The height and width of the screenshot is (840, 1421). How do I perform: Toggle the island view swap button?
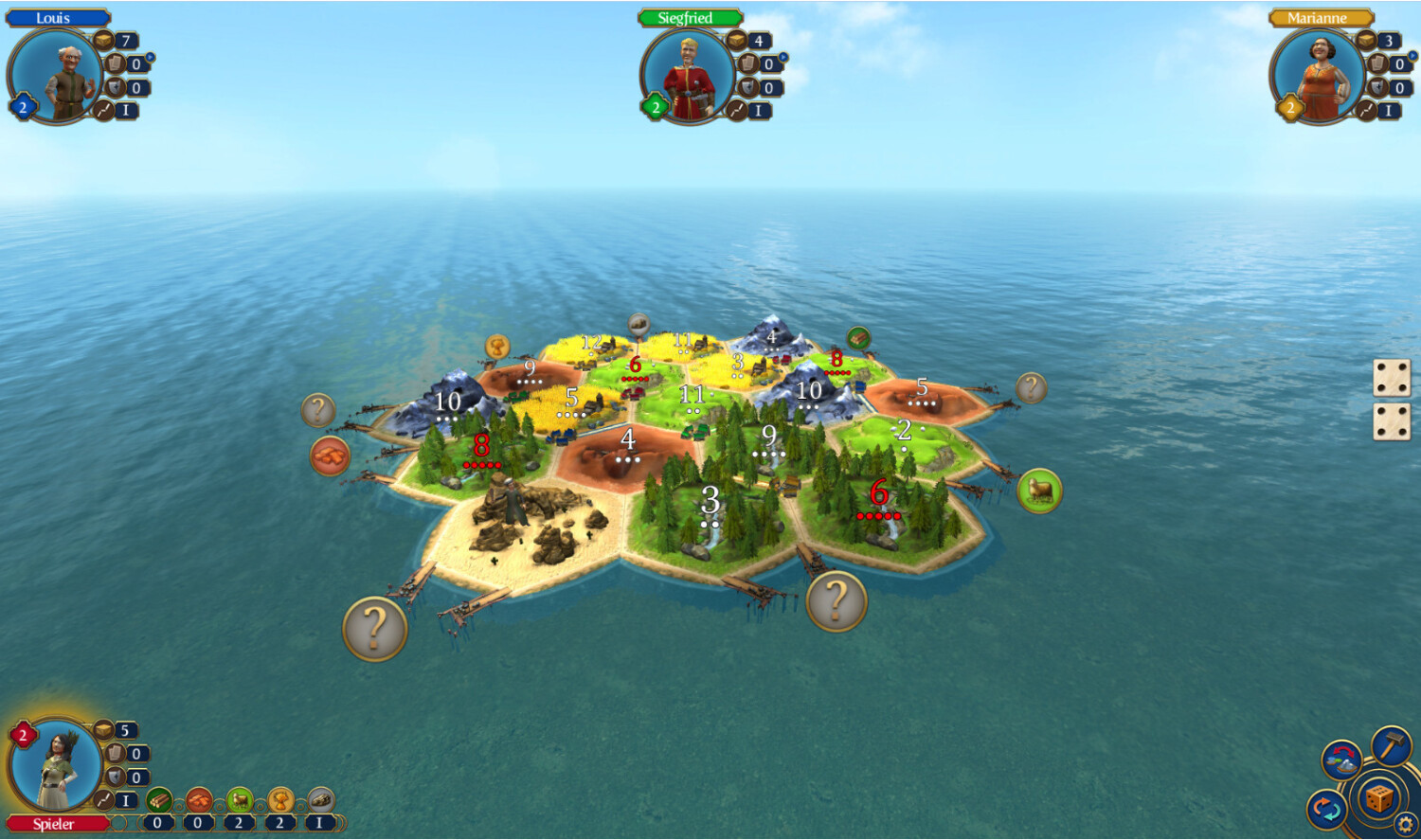pyautogui.click(x=1341, y=760)
